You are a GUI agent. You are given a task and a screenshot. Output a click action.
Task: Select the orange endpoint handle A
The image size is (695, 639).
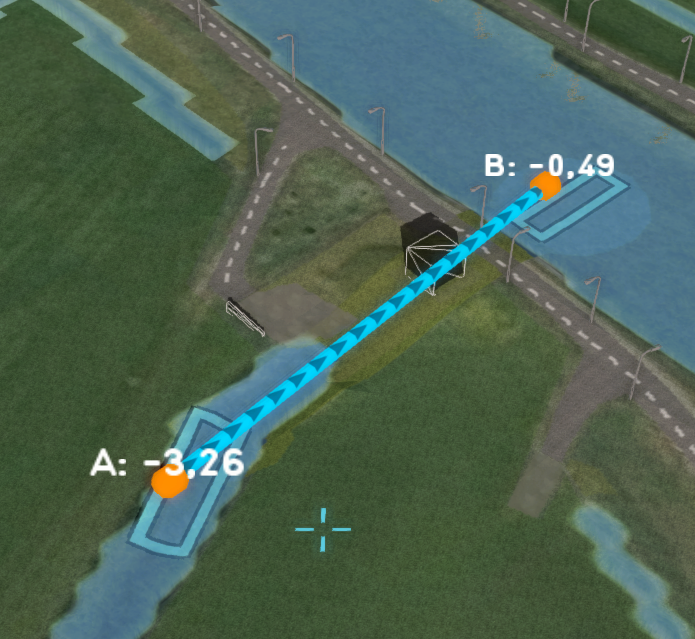point(169,481)
